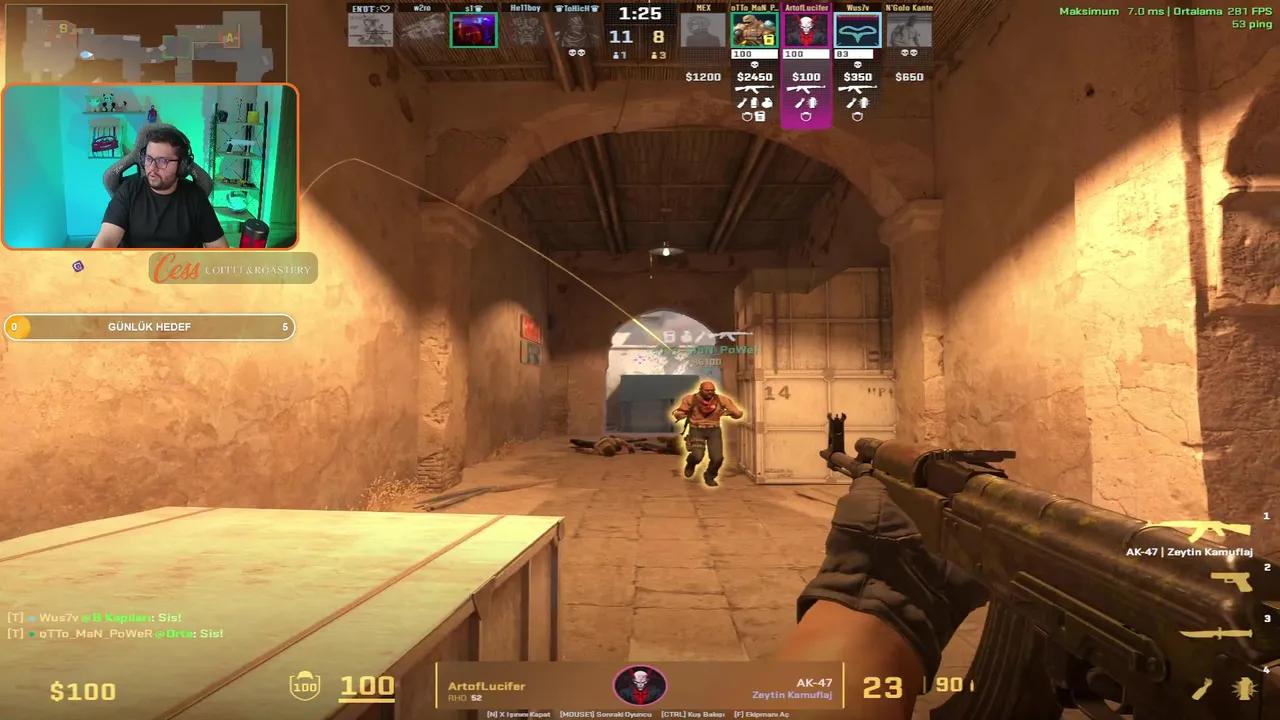
Task: Select the AK-47 weapon slot
Action: (1216, 530)
